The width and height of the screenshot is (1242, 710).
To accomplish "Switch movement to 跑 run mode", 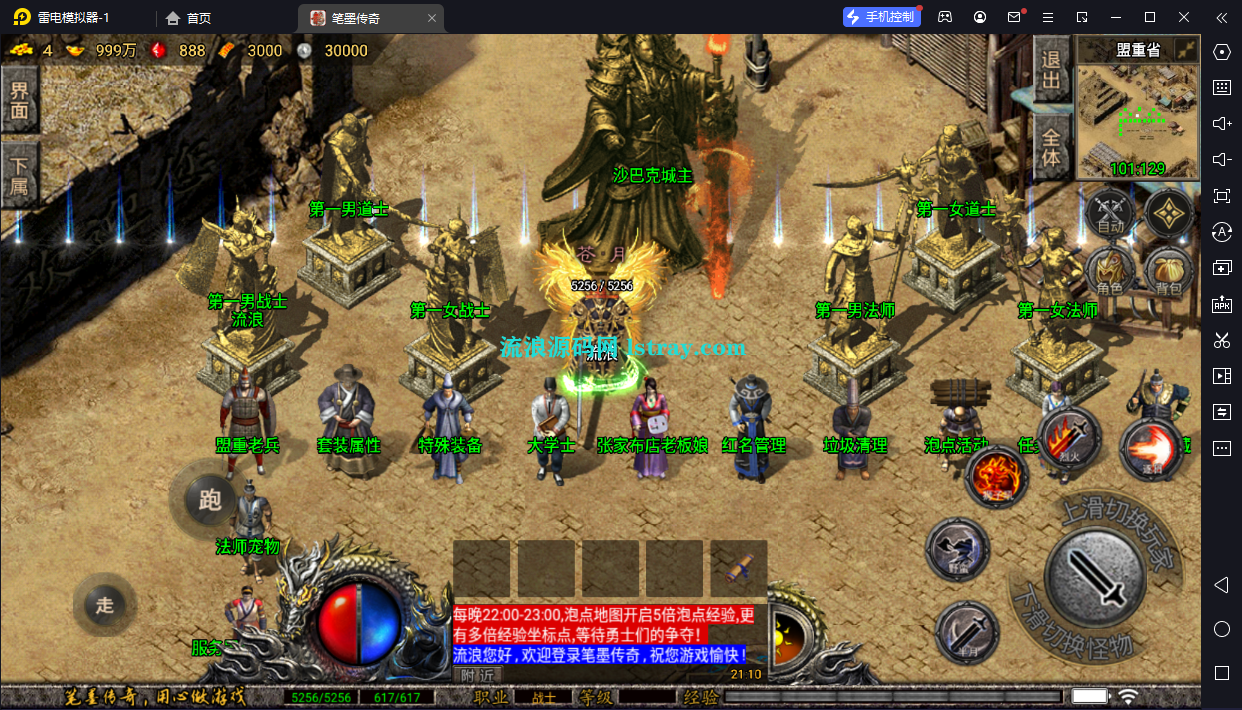I will [x=209, y=499].
